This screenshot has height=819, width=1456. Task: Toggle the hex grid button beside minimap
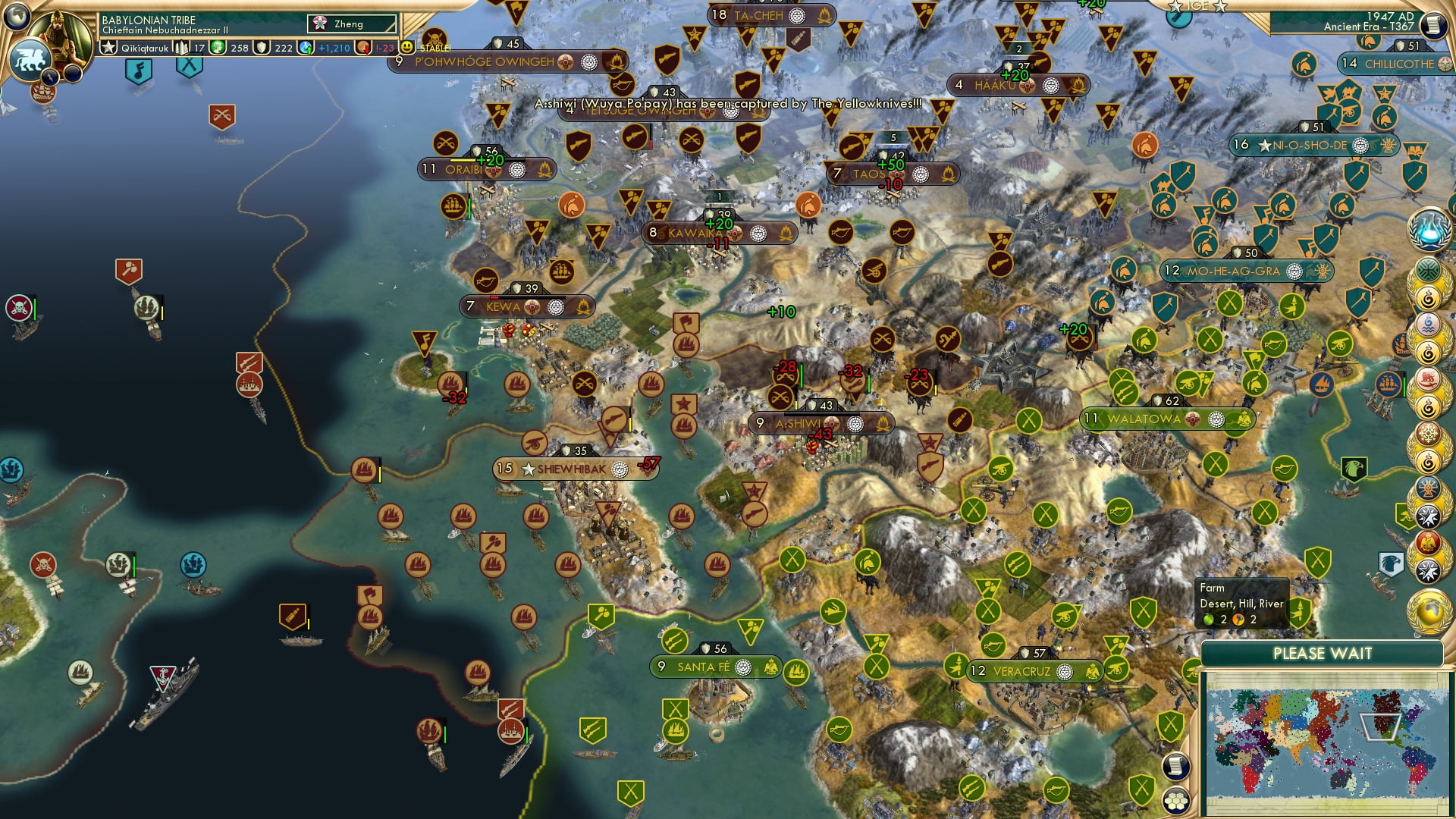coord(1175,800)
